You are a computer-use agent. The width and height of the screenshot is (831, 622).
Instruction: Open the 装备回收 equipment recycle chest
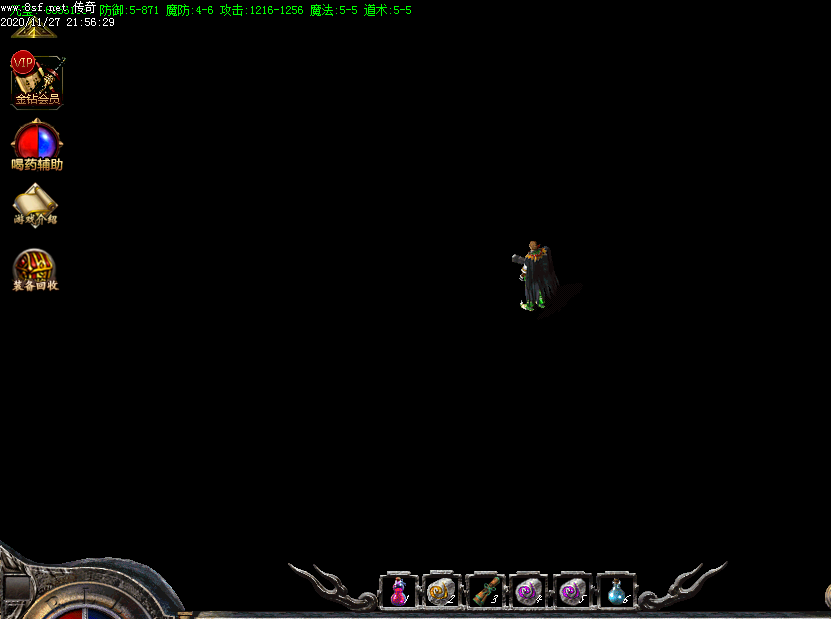click(x=35, y=268)
